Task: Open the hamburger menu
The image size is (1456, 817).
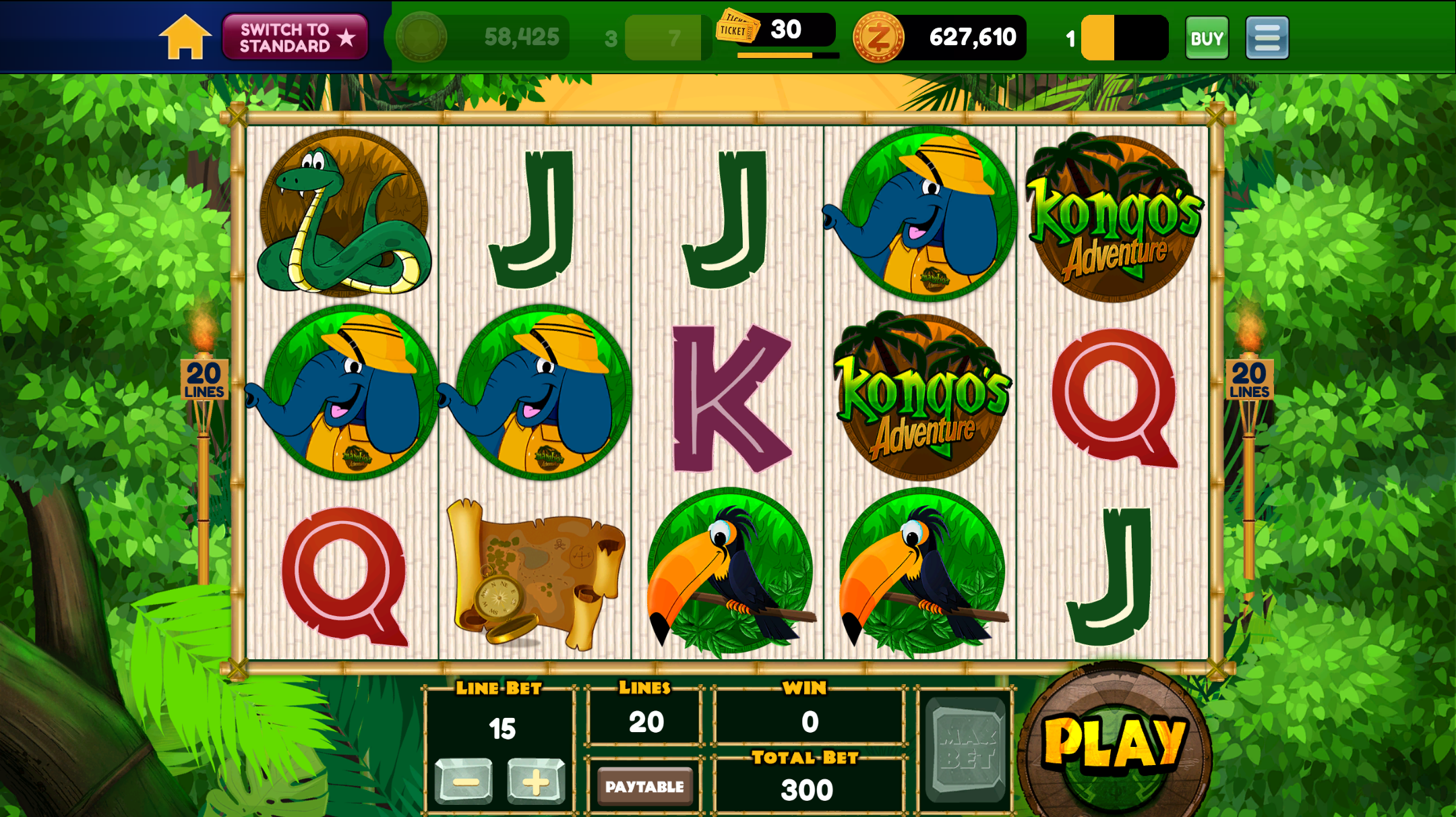Action: [x=1267, y=38]
